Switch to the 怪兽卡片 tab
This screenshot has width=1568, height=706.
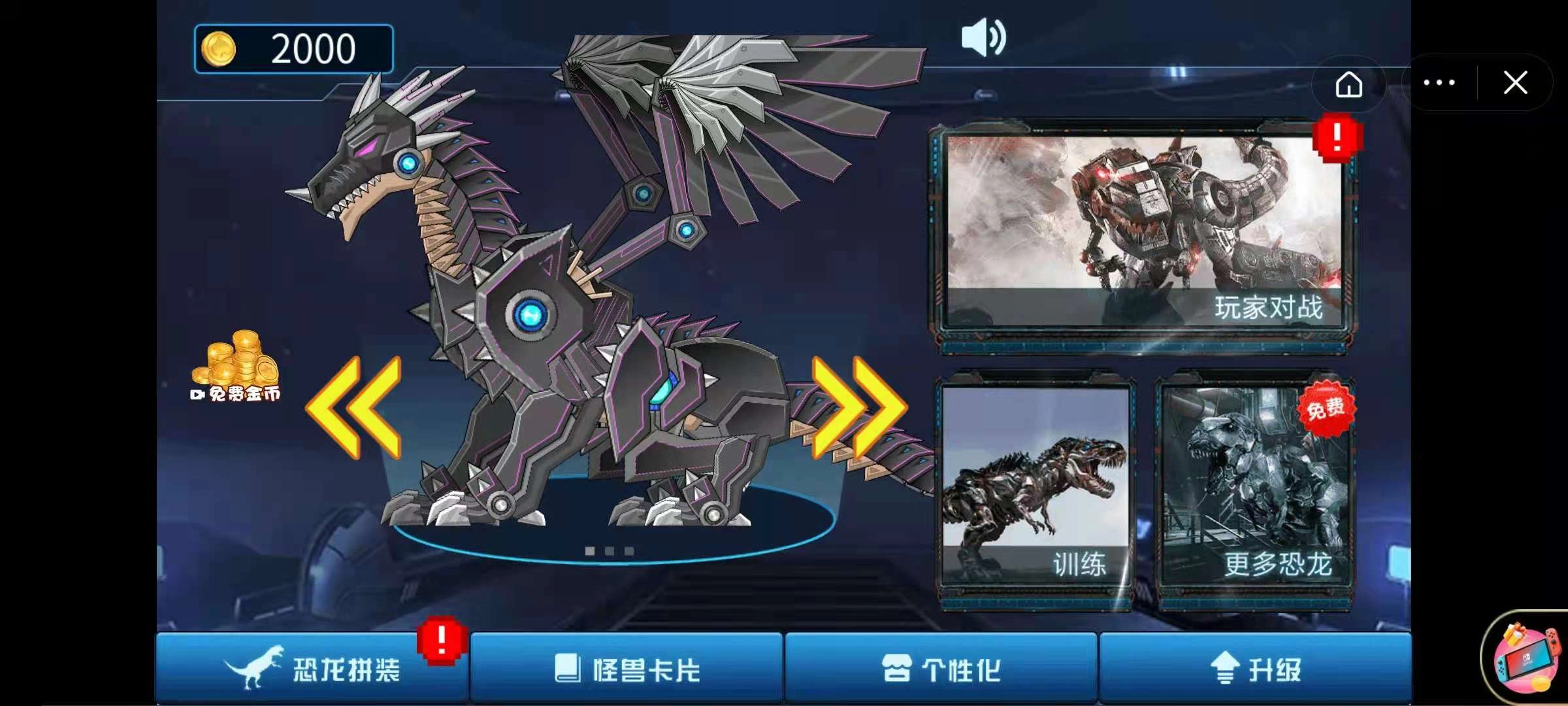627,668
